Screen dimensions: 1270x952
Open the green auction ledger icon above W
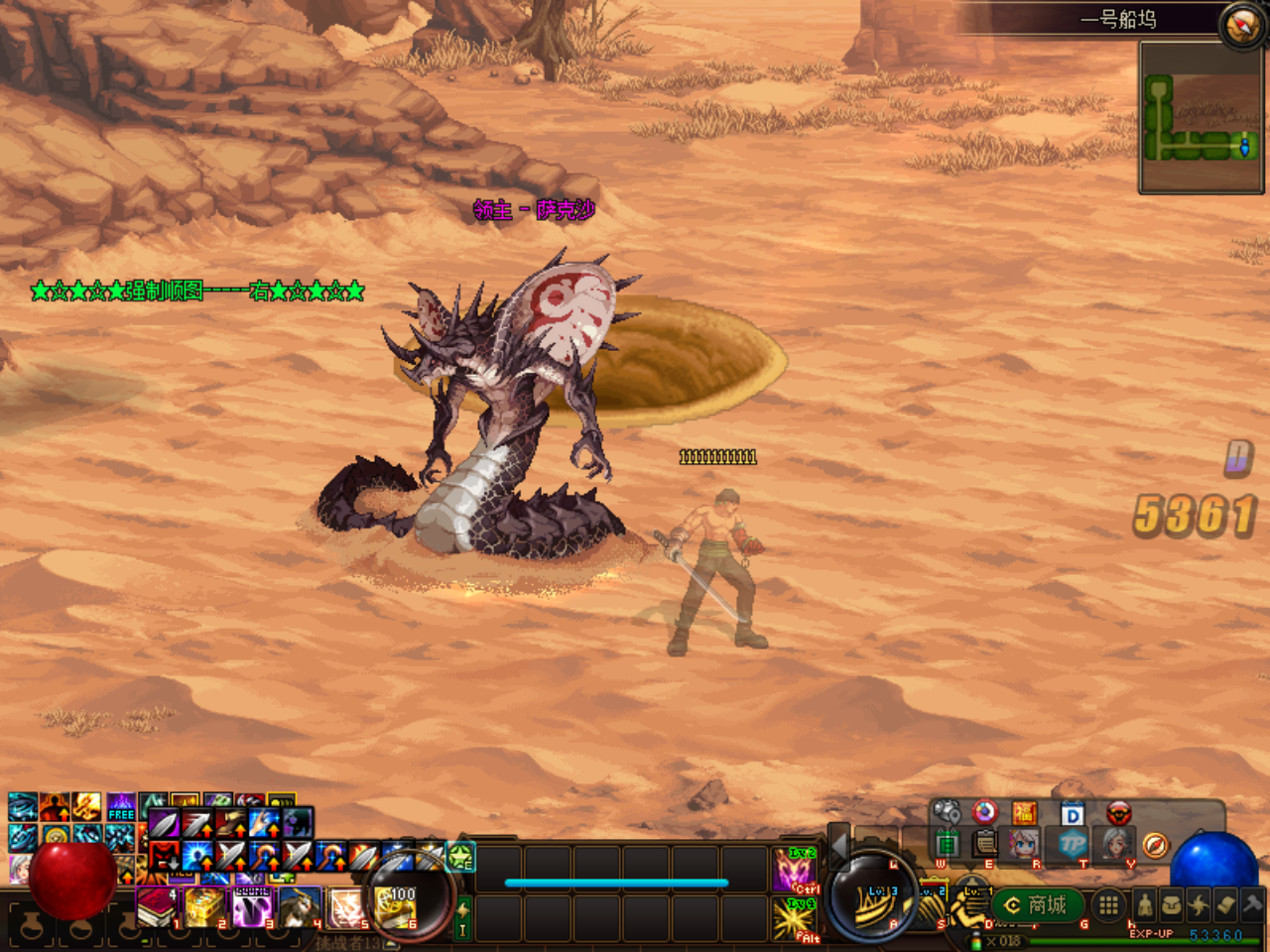948,842
